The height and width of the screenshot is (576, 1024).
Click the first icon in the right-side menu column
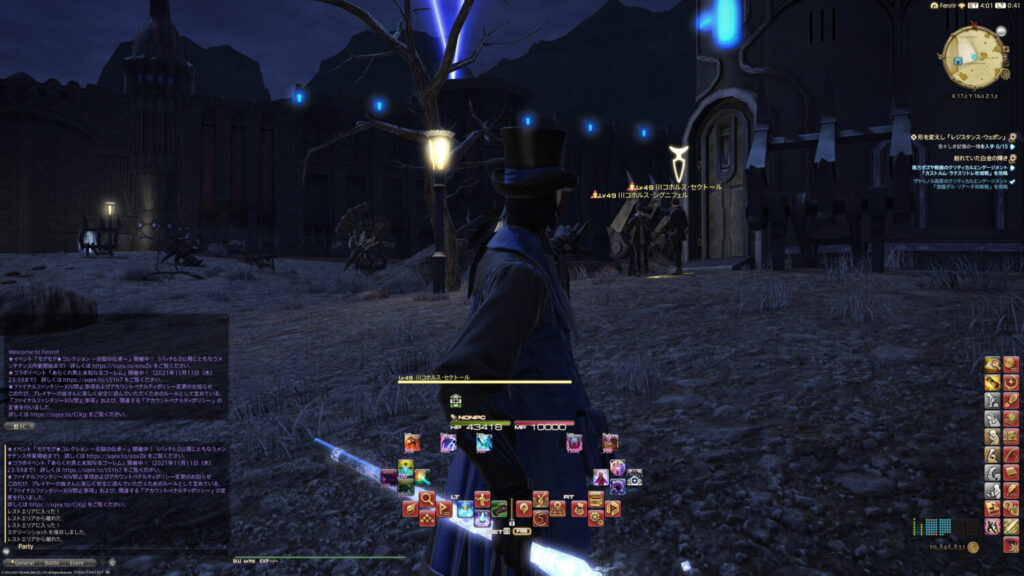pos(992,364)
